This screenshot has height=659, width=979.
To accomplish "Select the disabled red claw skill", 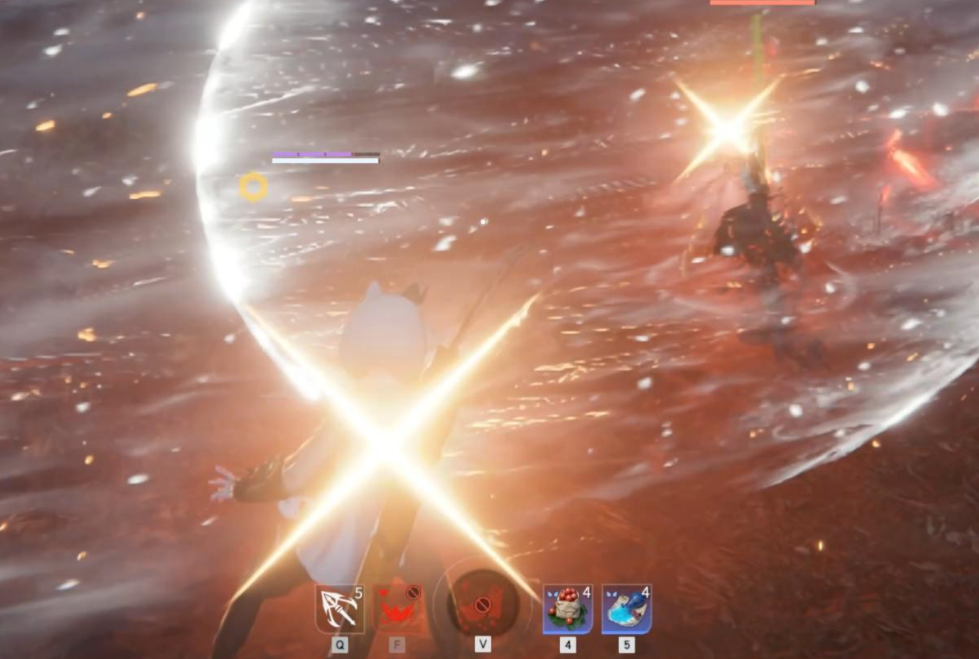I will [397, 609].
